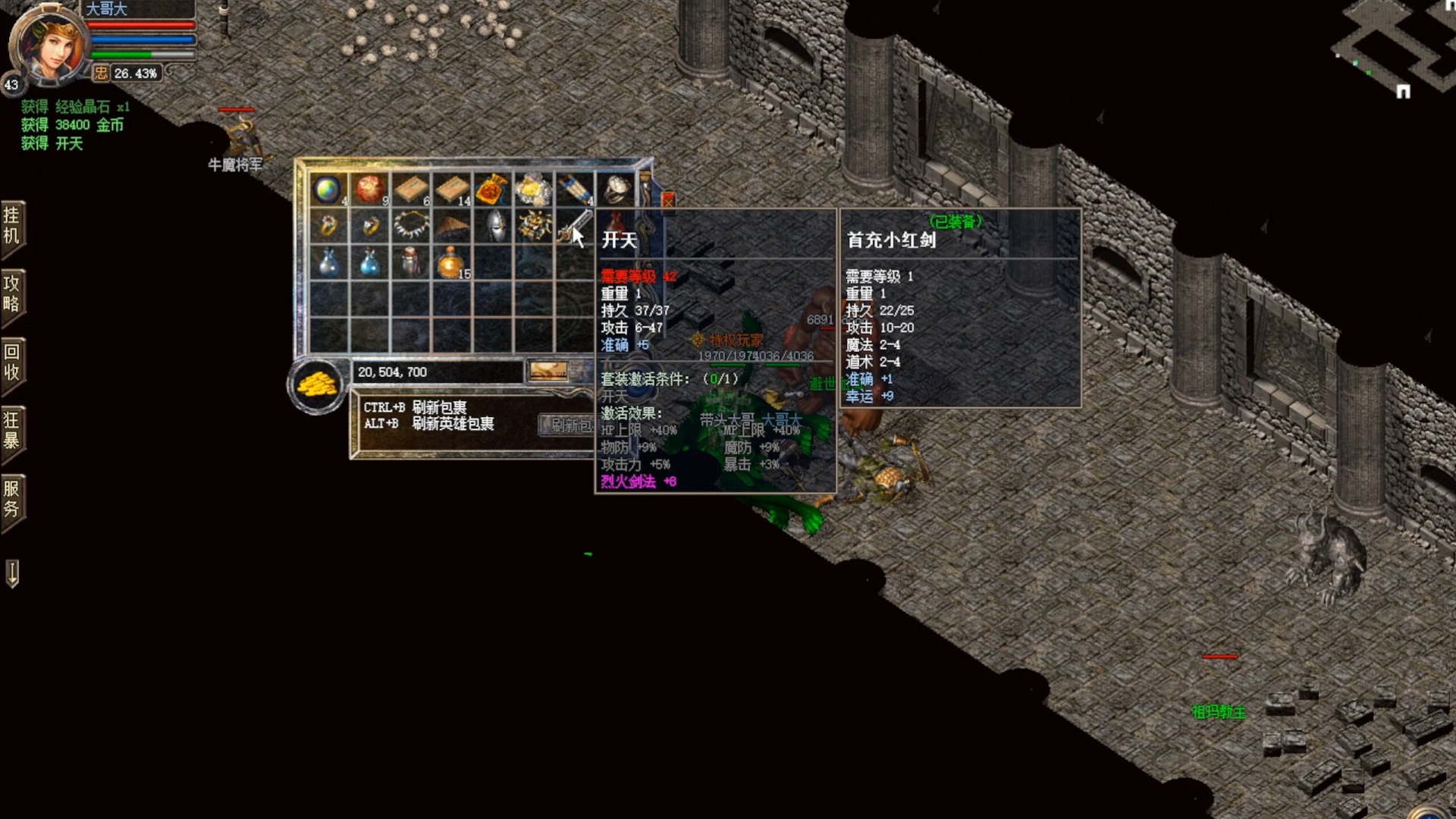1456x819 pixels.
Task: Select the orange-gold lucky bag item
Action: (x=491, y=189)
